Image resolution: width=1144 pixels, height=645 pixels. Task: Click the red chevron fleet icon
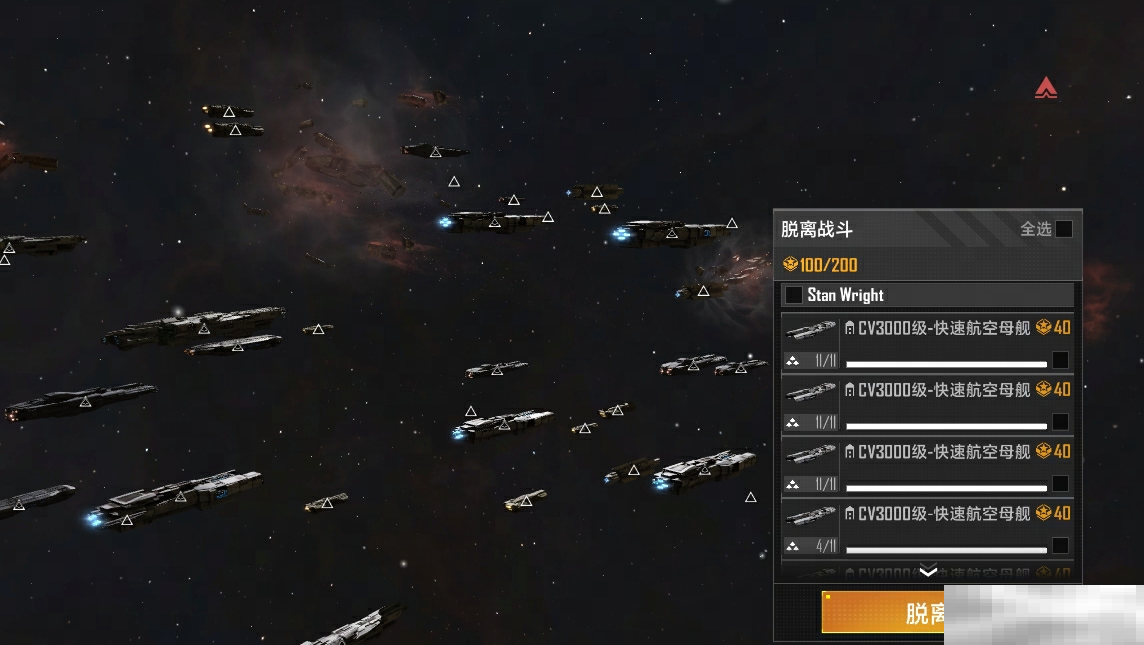(1046, 88)
